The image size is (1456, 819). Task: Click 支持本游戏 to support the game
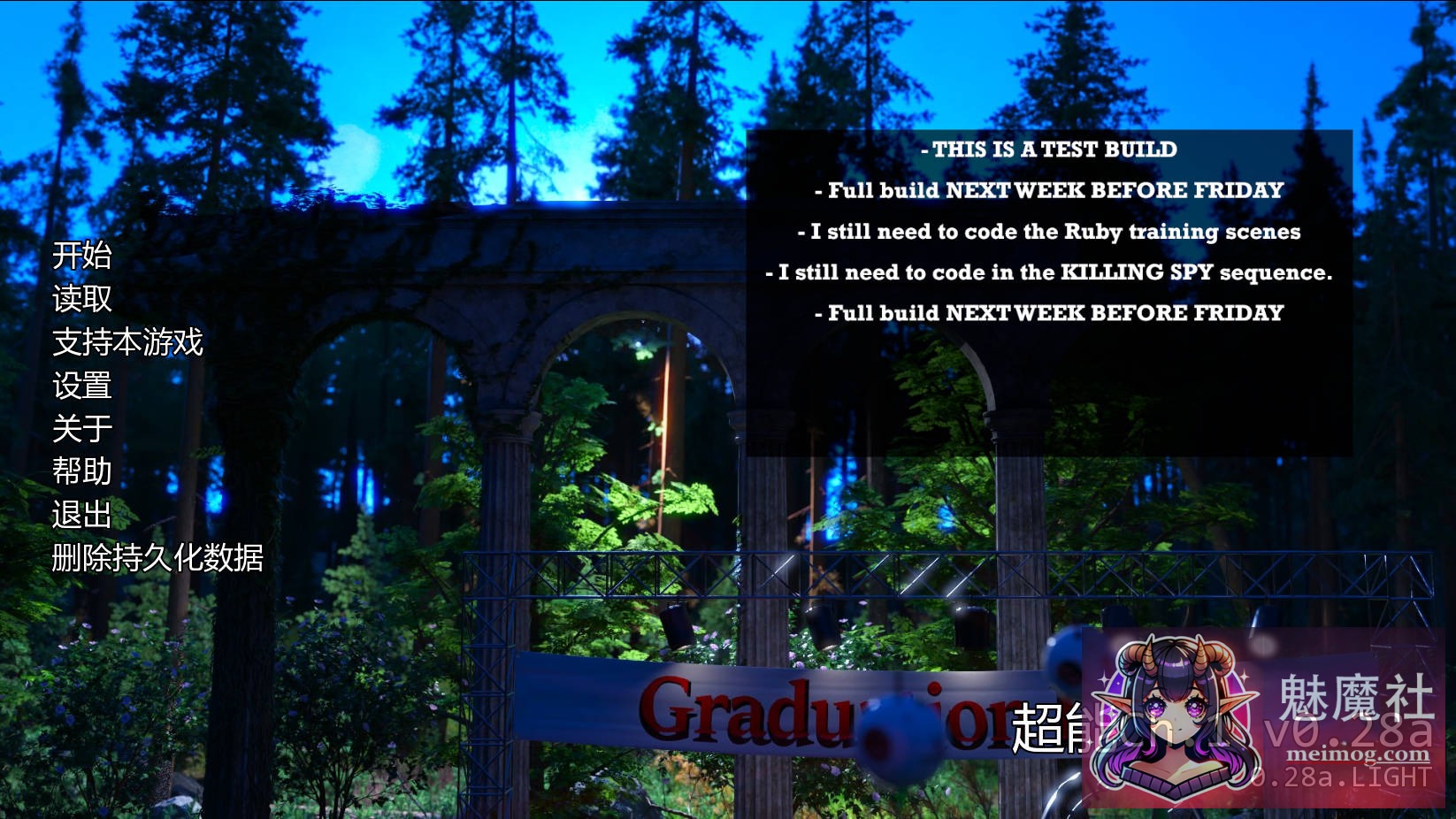click(x=127, y=344)
